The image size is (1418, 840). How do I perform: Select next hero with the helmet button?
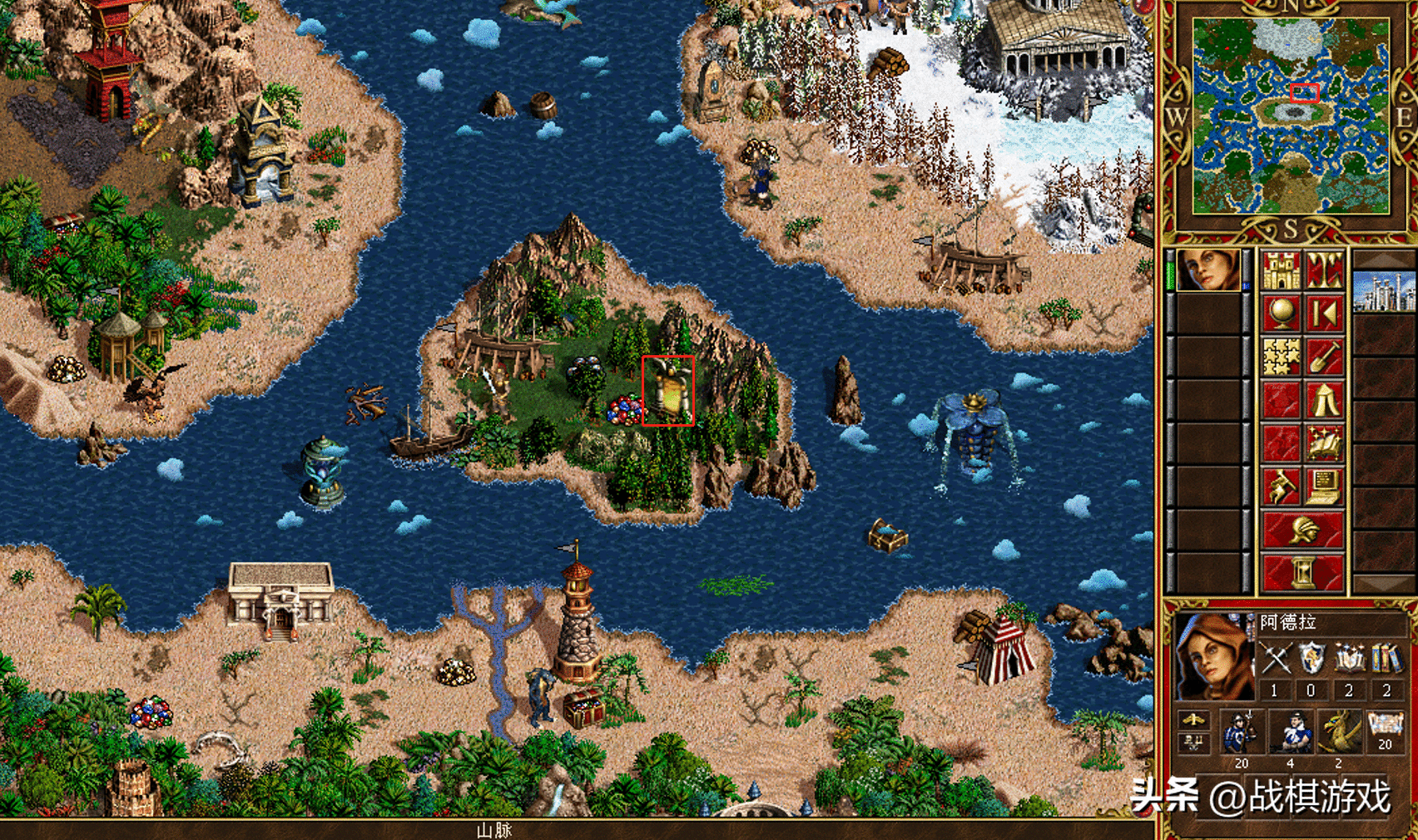point(1303,530)
